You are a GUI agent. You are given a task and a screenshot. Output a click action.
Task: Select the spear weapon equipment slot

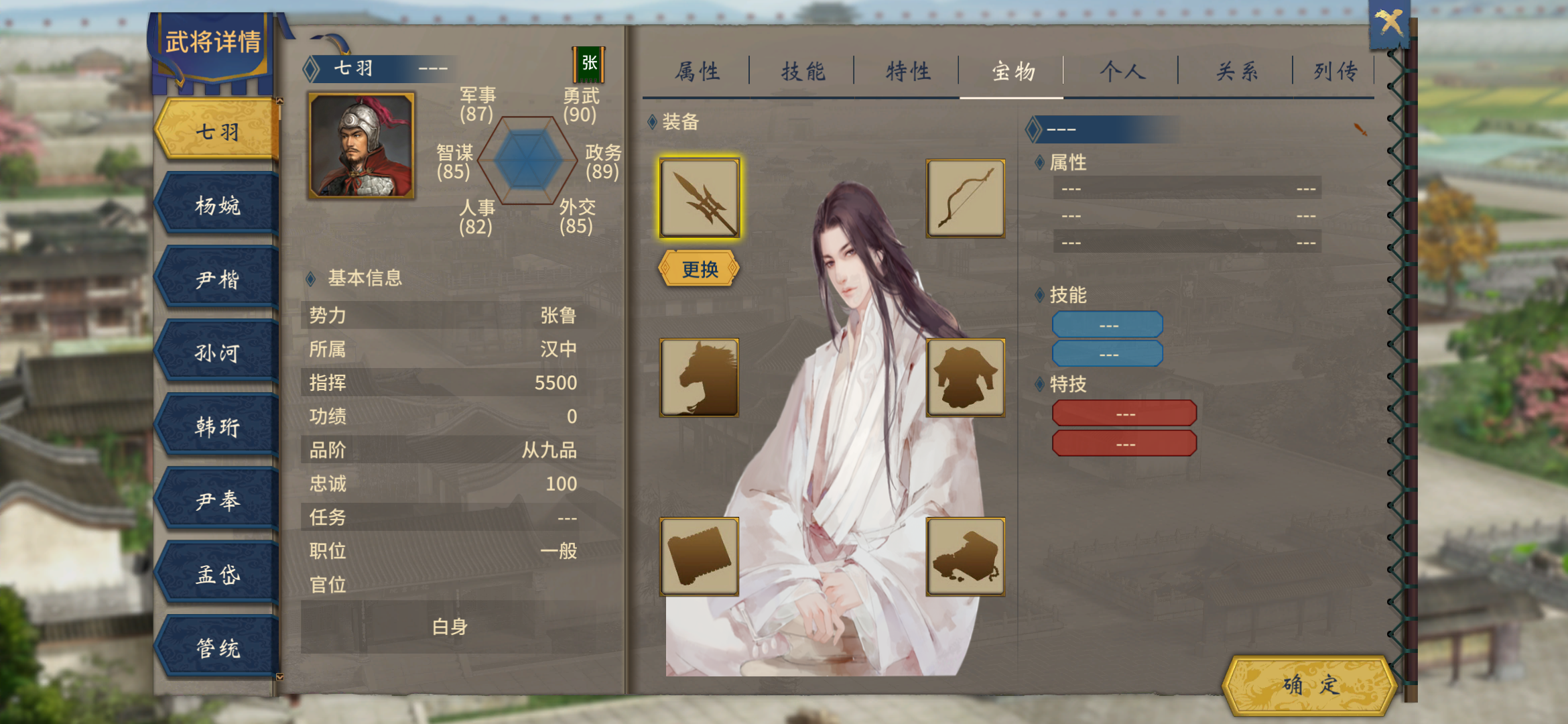click(700, 199)
